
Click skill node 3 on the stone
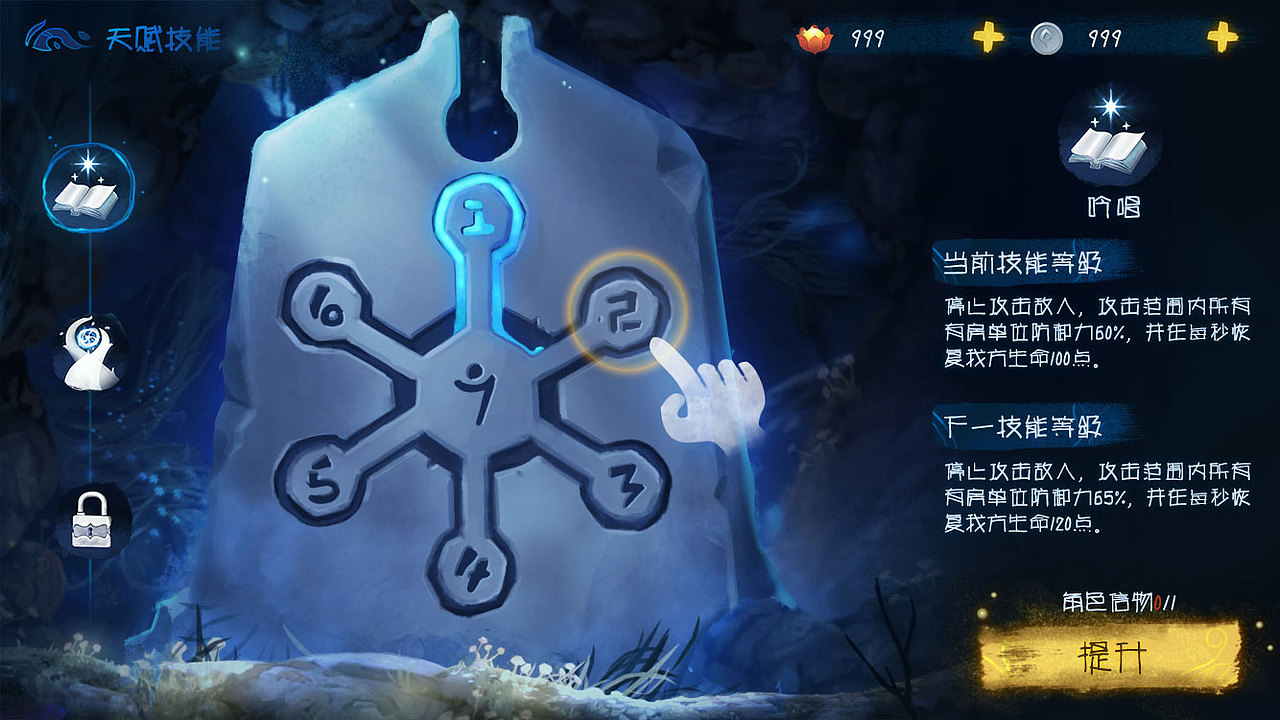629,482
